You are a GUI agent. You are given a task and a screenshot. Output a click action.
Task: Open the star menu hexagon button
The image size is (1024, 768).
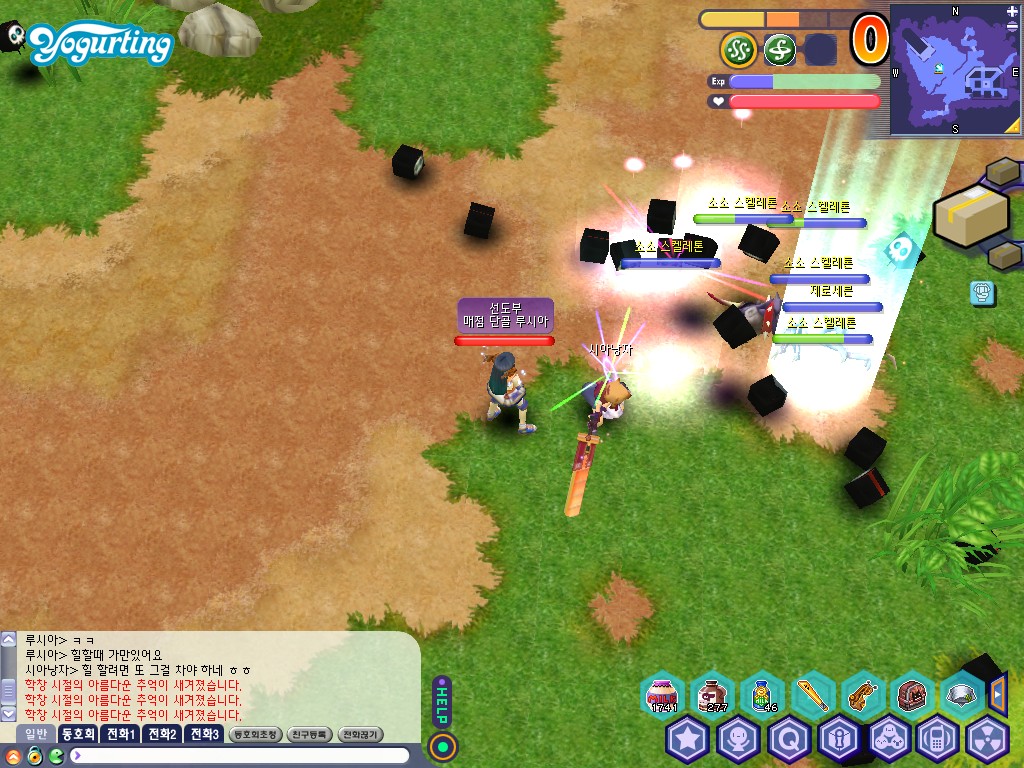688,740
